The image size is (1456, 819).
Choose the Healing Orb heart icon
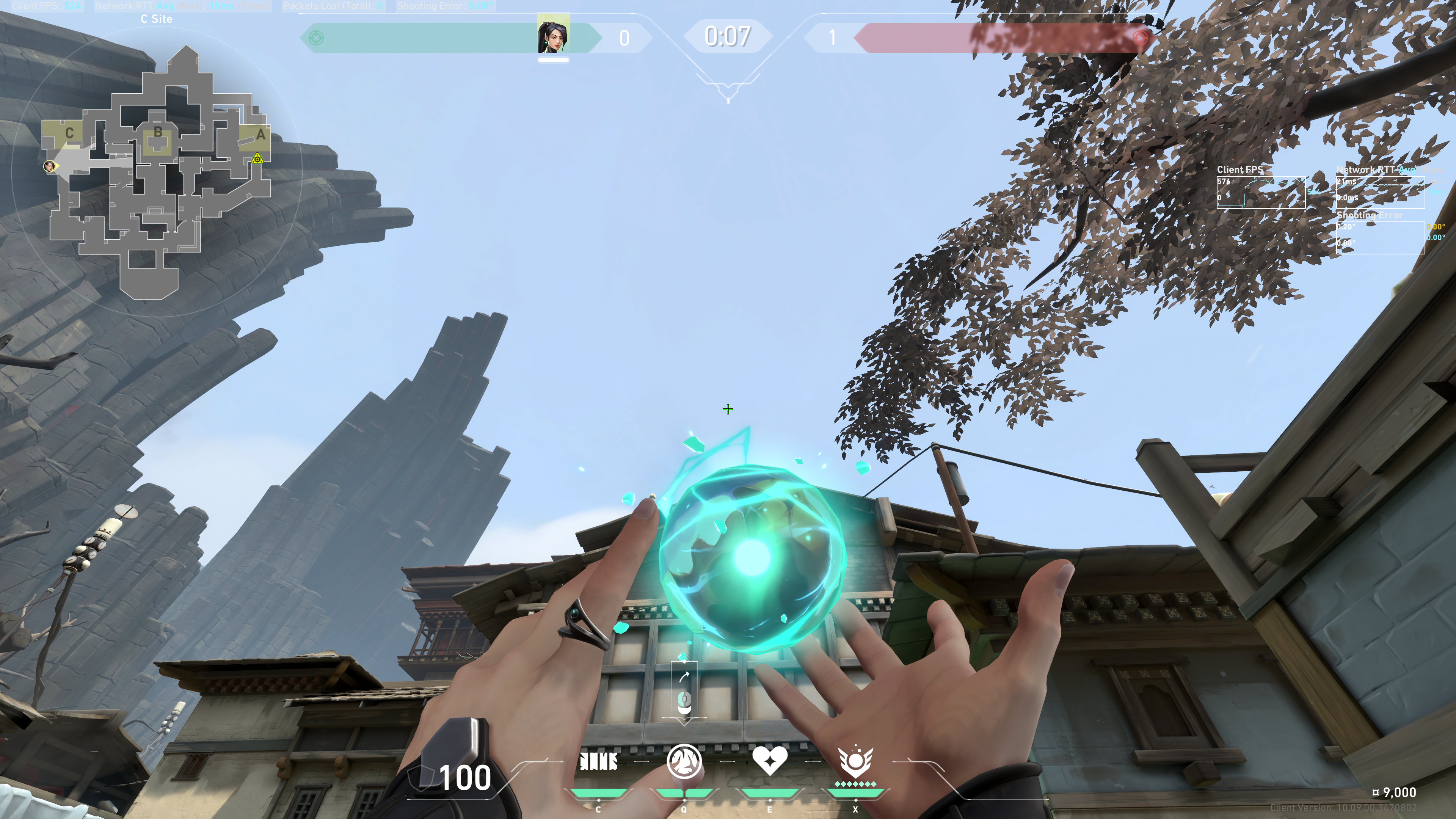(769, 760)
